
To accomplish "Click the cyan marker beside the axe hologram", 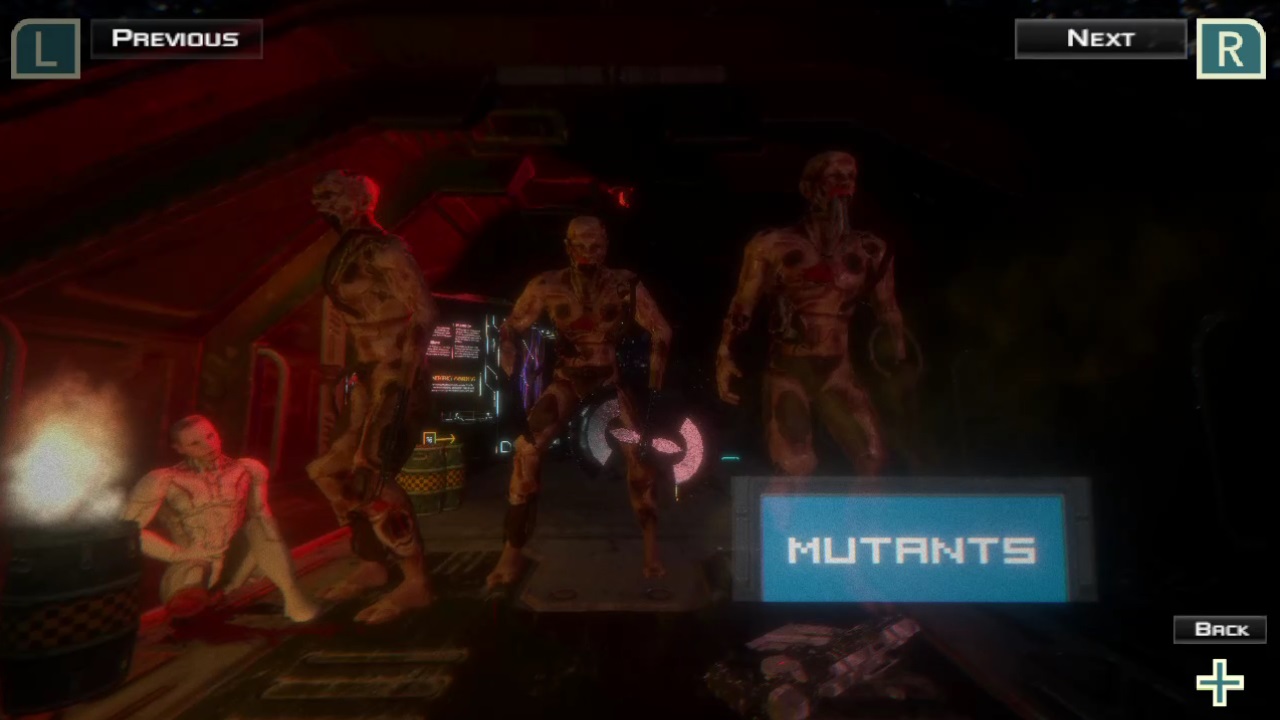I will 729,458.
